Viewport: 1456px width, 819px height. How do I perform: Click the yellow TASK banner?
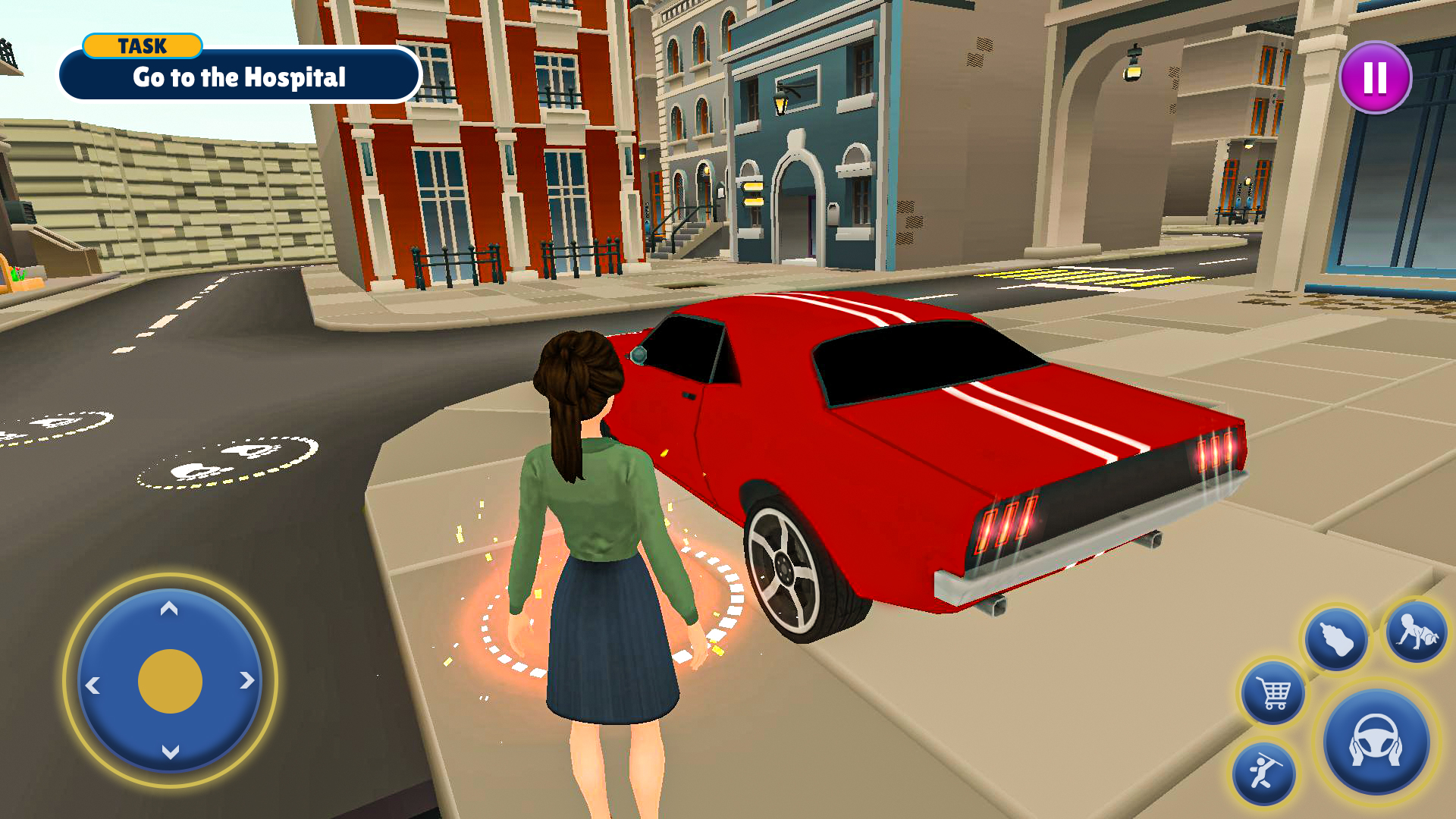(x=141, y=46)
